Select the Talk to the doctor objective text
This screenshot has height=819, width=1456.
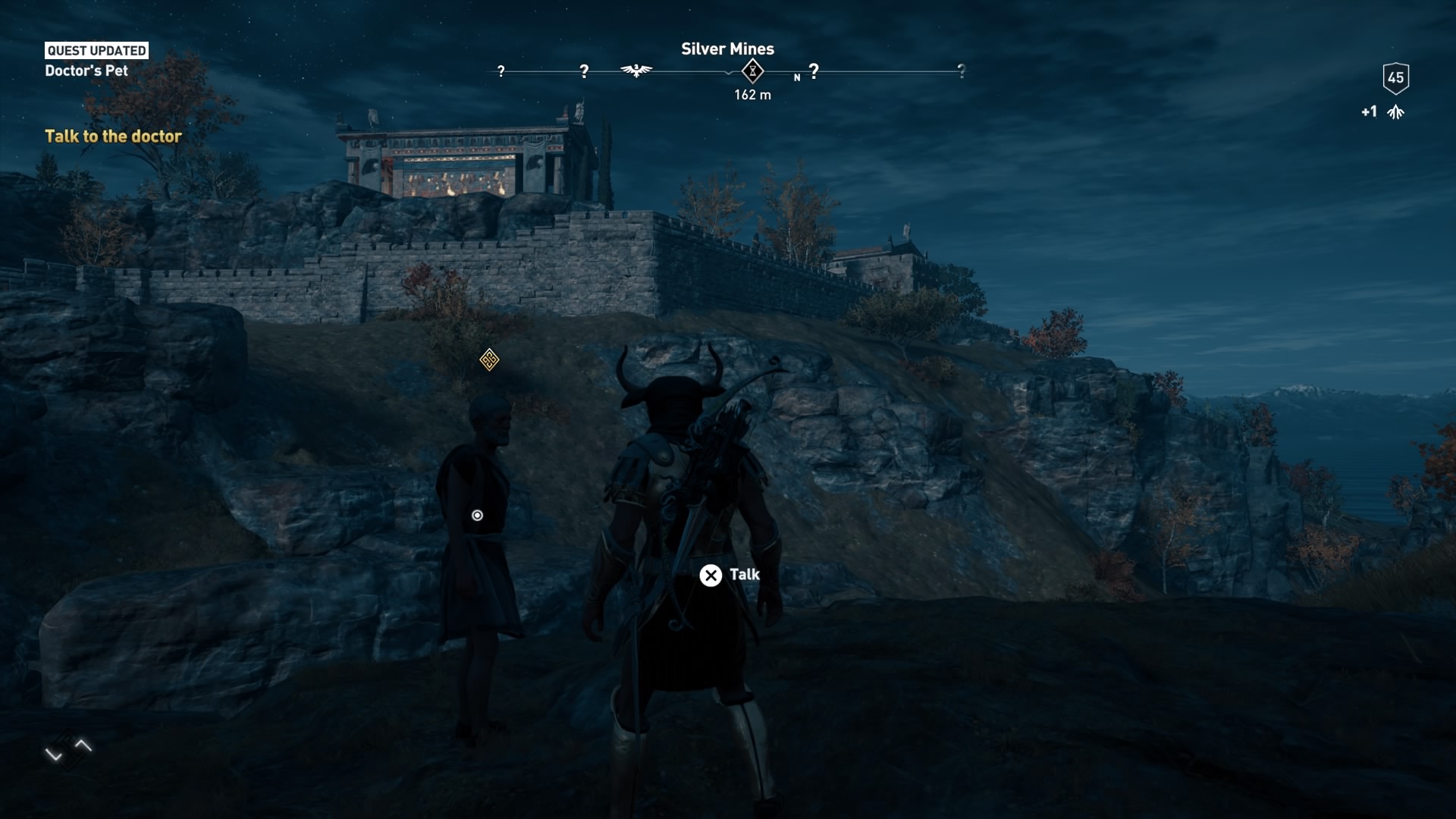(114, 136)
